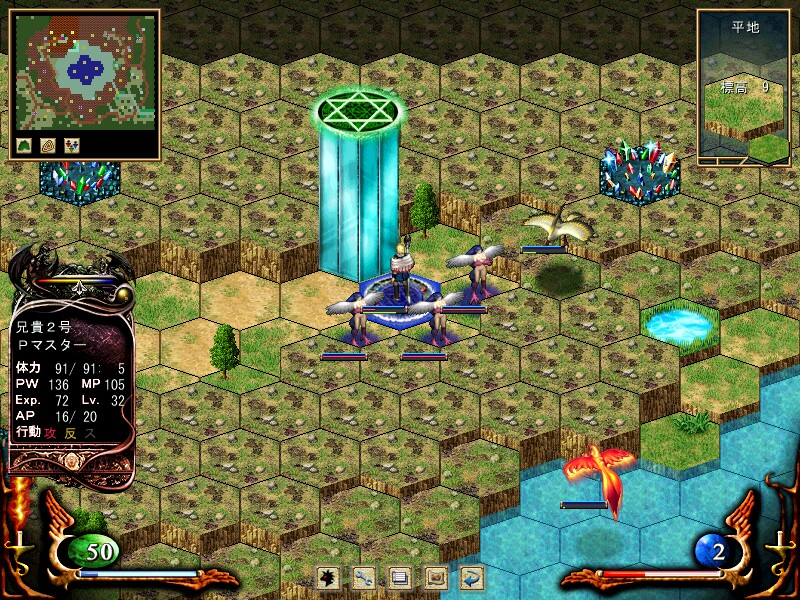Switch minimap to contour elevation view

coord(47,145)
